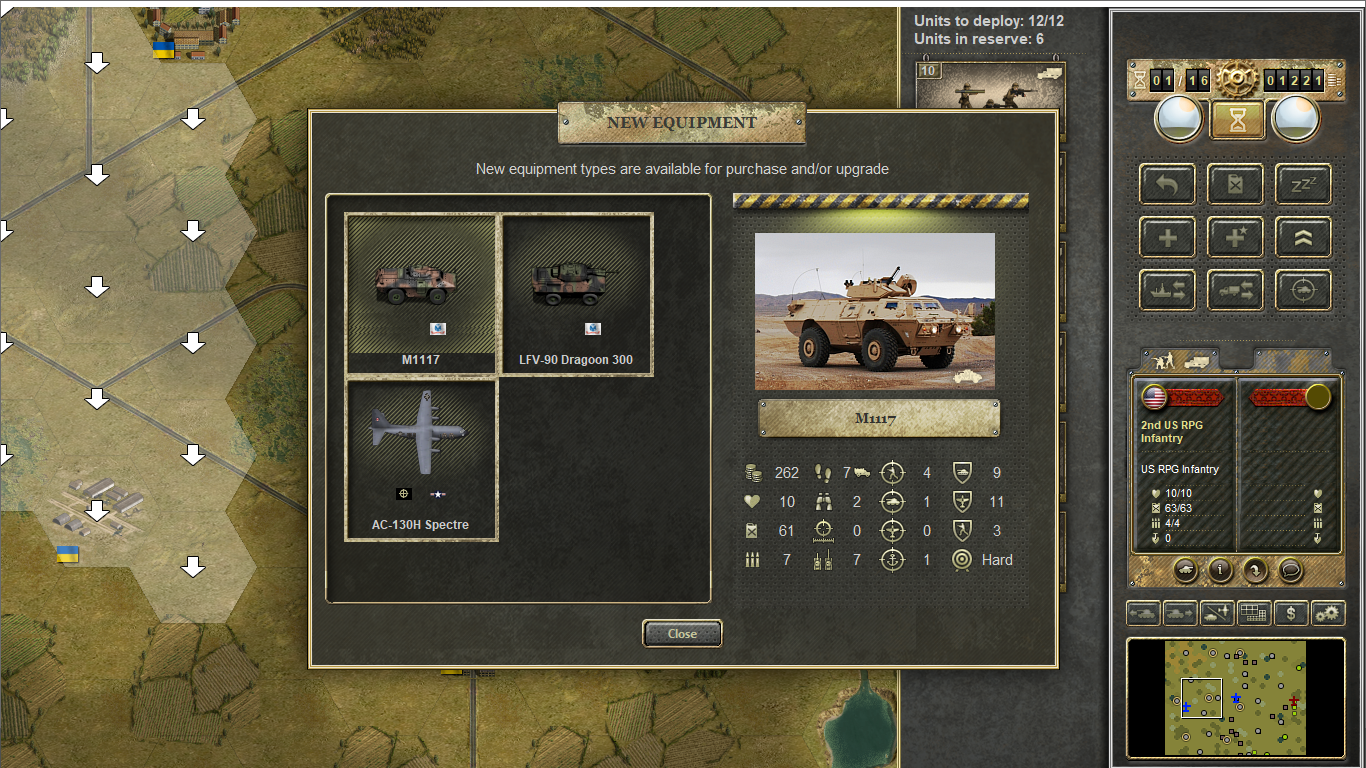Select the infantry unit in deploy list
The image size is (1366, 768).
pos(990,92)
